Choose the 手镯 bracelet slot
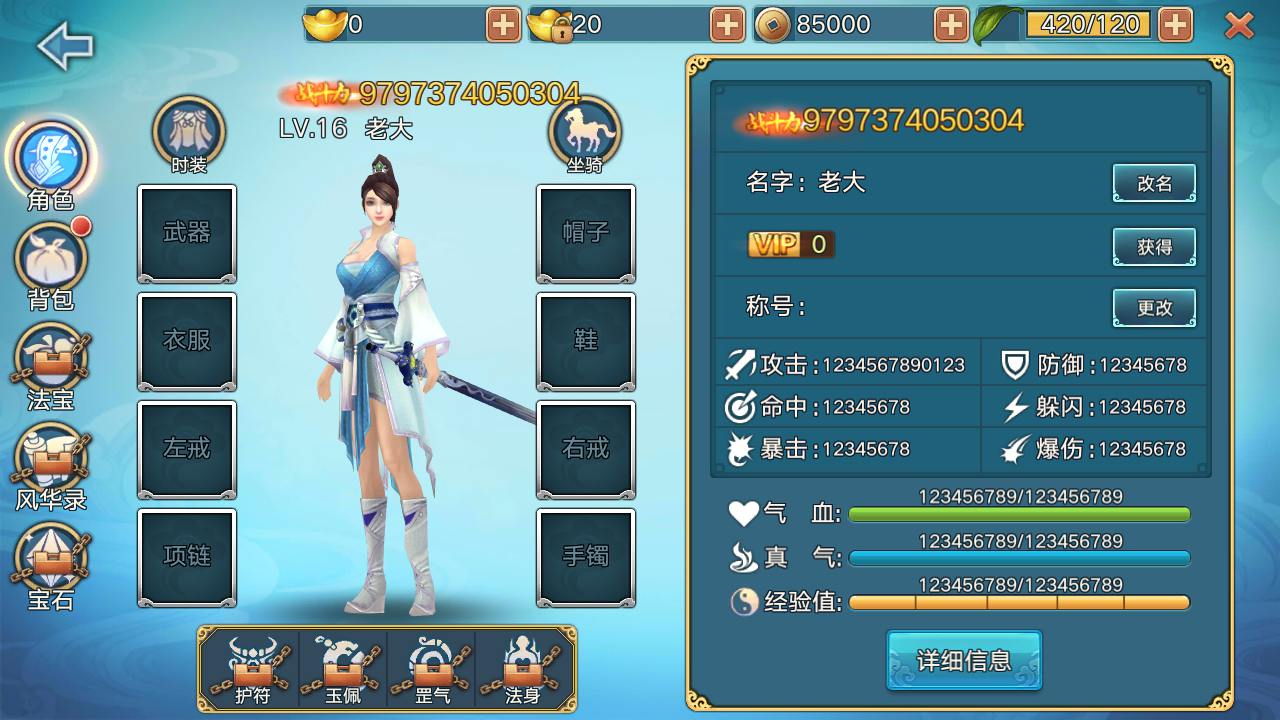This screenshot has height=720, width=1280. (586, 557)
